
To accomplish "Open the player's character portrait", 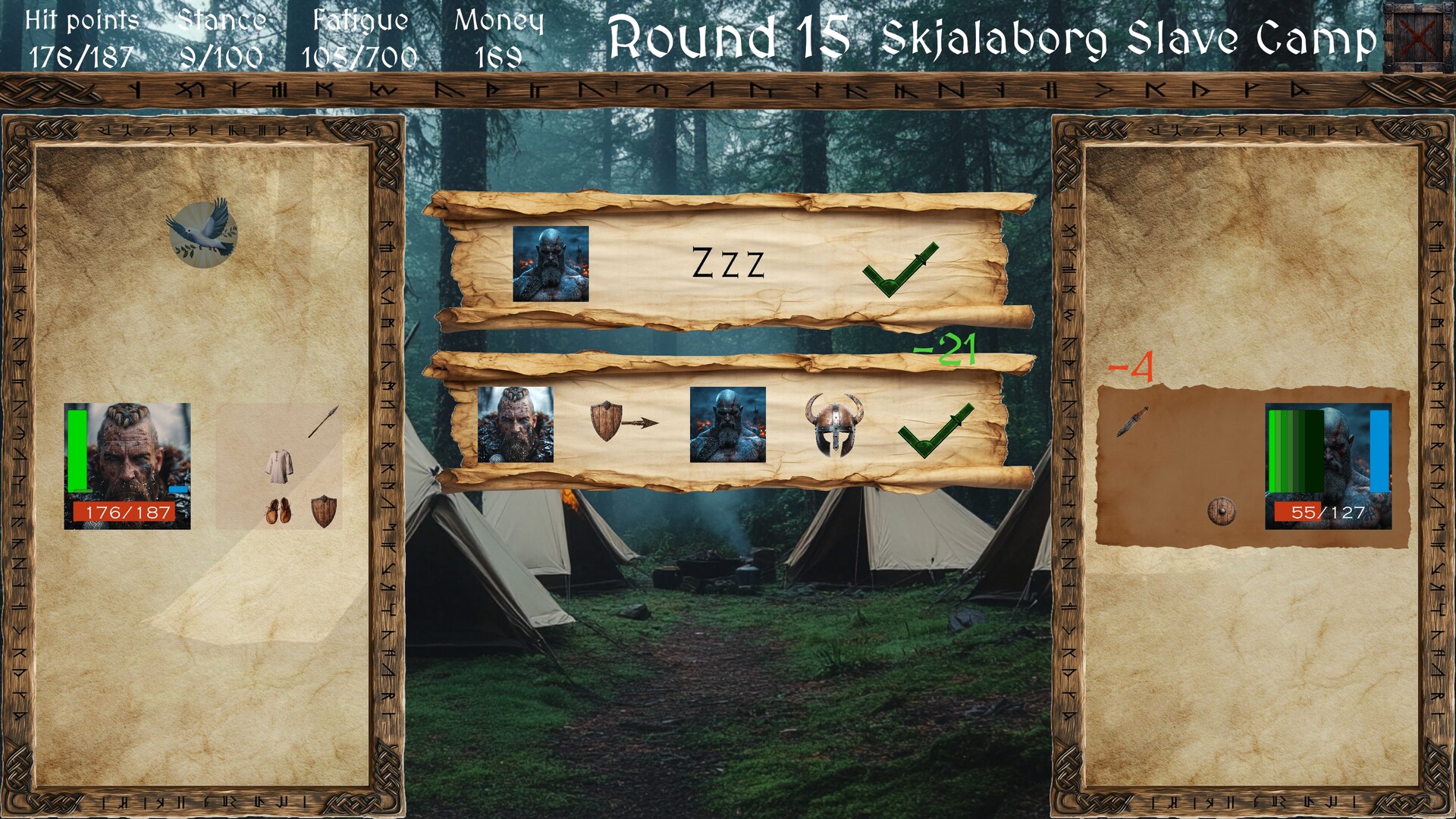I will tap(127, 459).
